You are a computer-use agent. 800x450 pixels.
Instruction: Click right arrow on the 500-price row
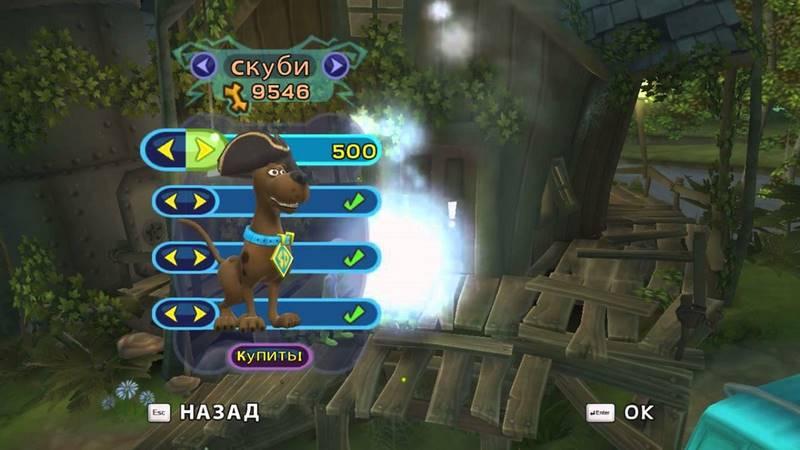click(202, 151)
